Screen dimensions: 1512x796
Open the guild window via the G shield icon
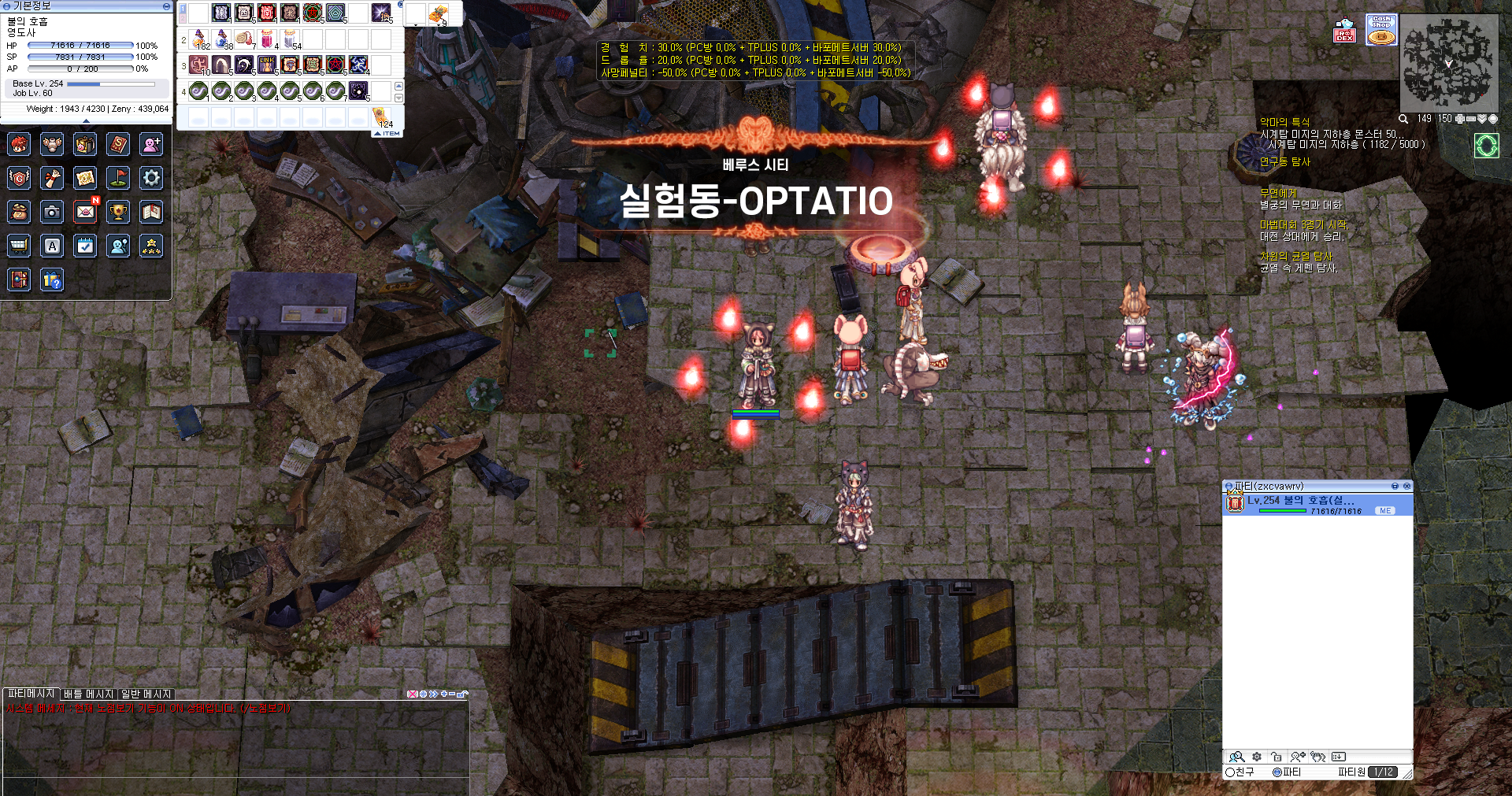(x=19, y=178)
